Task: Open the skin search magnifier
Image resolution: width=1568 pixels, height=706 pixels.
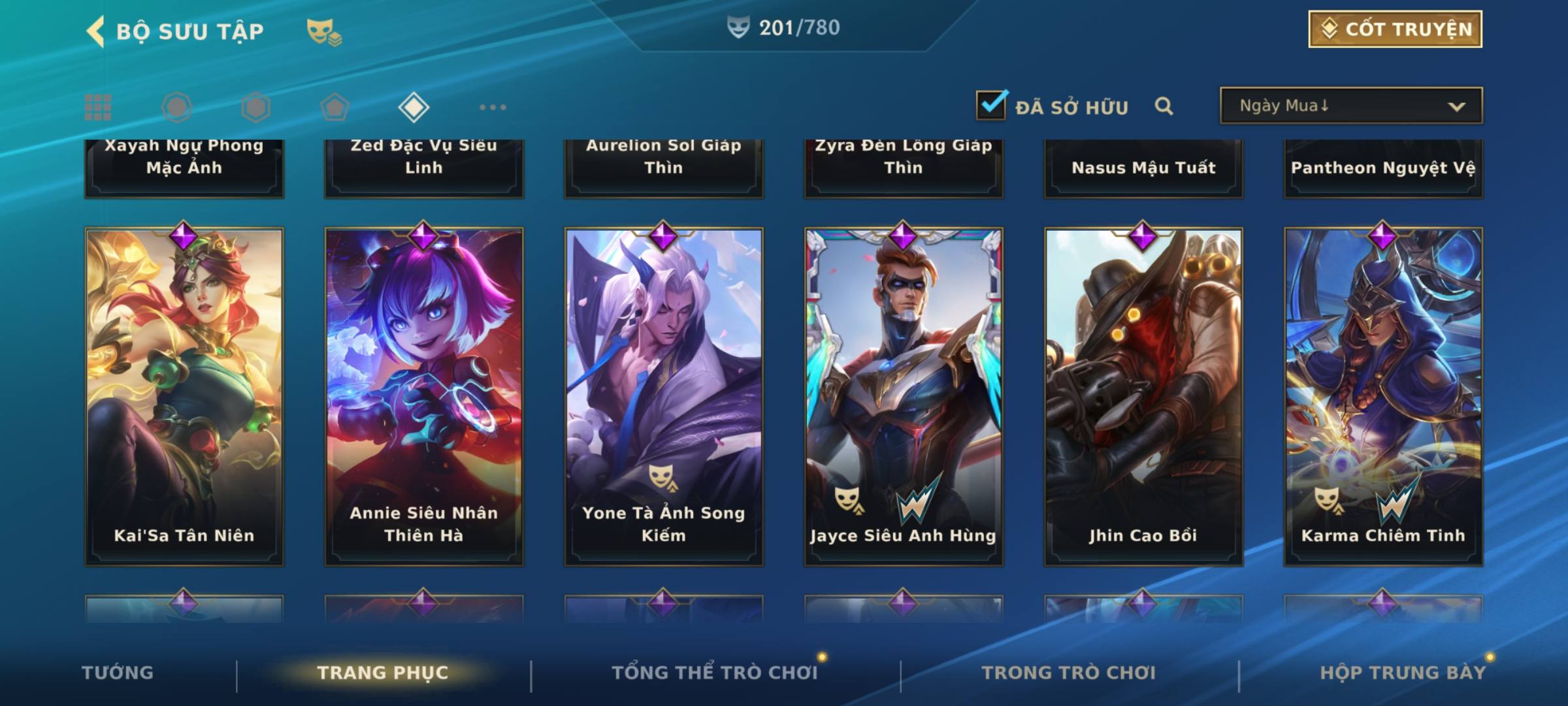Action: pyautogui.click(x=1164, y=106)
